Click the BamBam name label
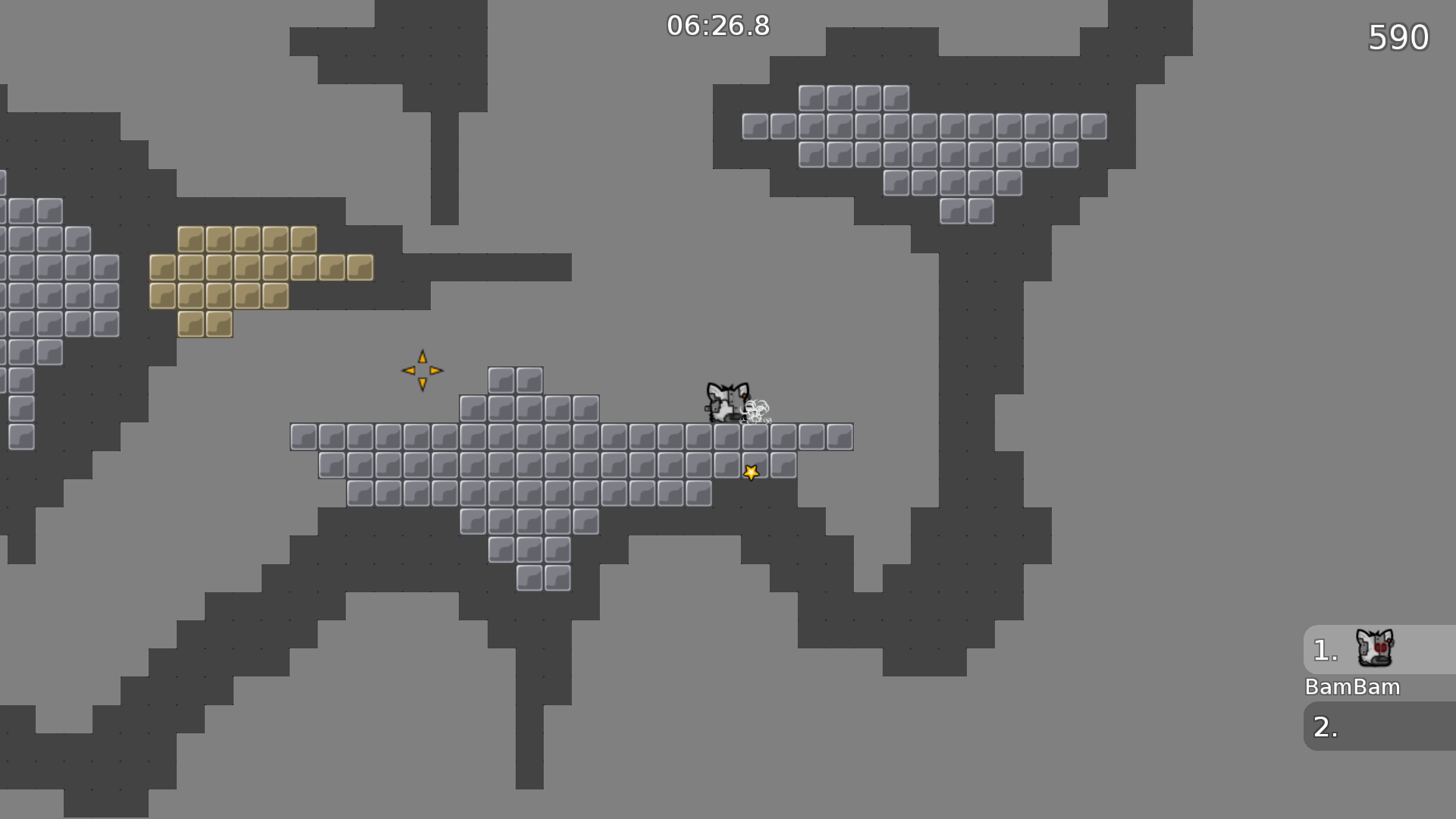This screenshot has width=1456, height=819. point(1352,687)
